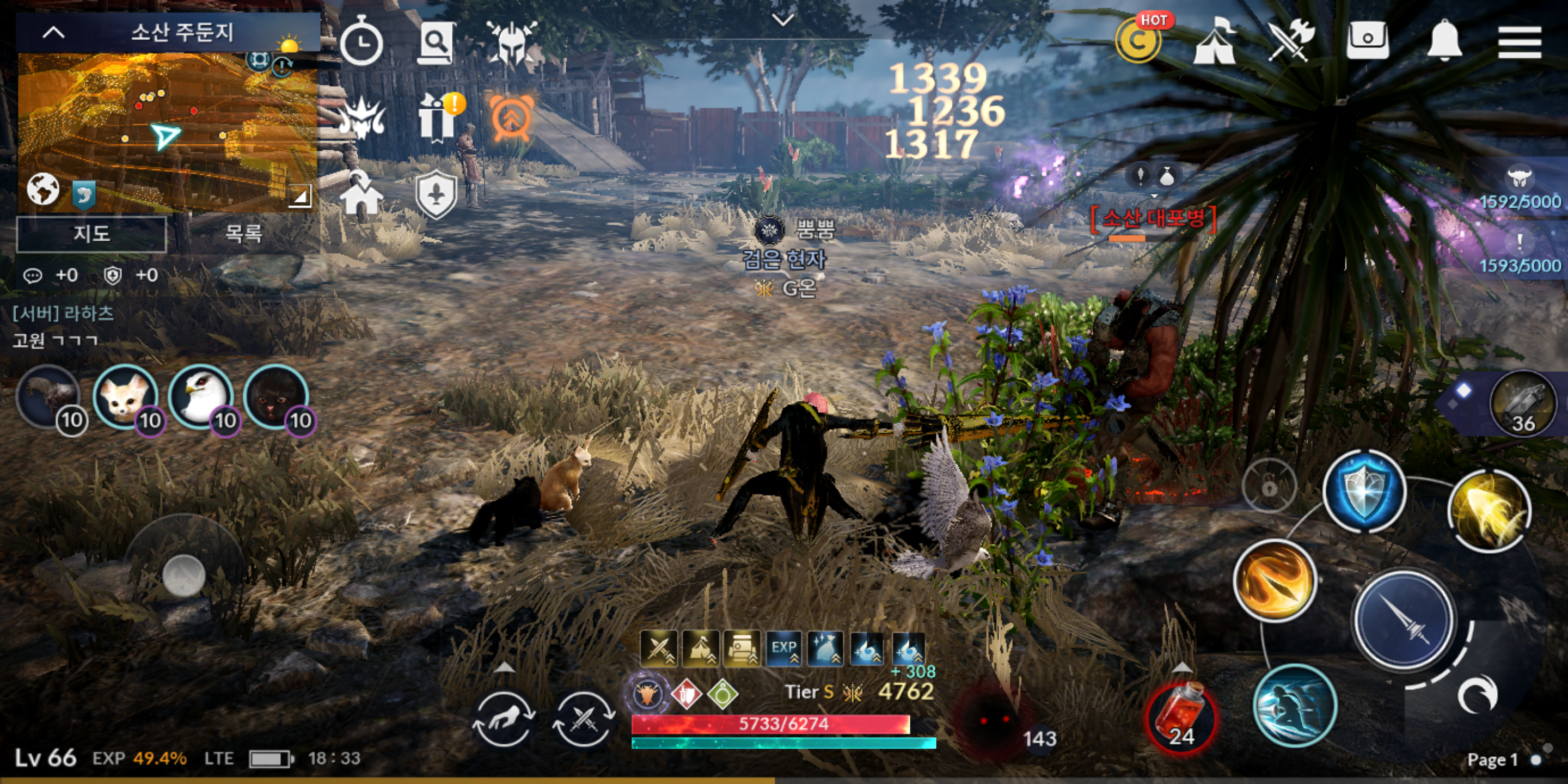Open the HOT gold coin shop
Viewport: 1568px width, 784px height.
[x=1137, y=41]
